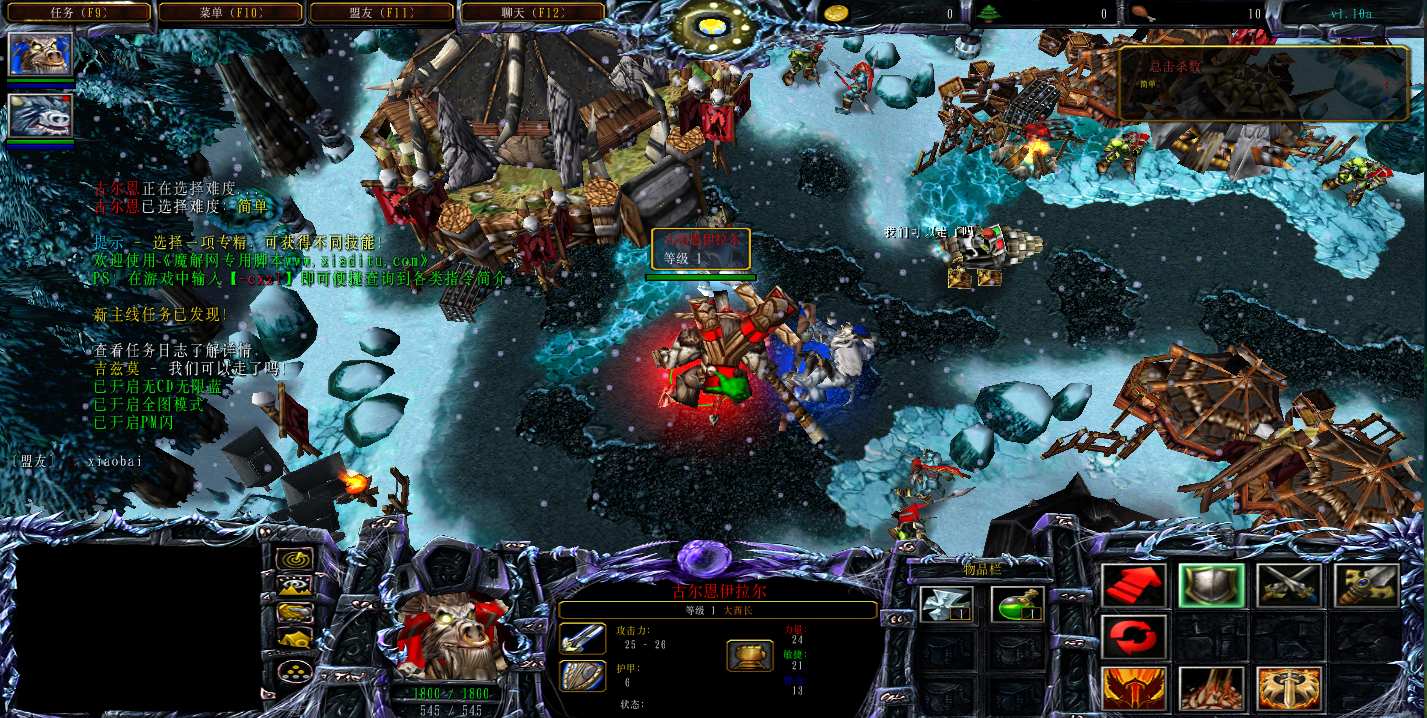
Task: Toggle the formation movement button
Action: [294, 670]
